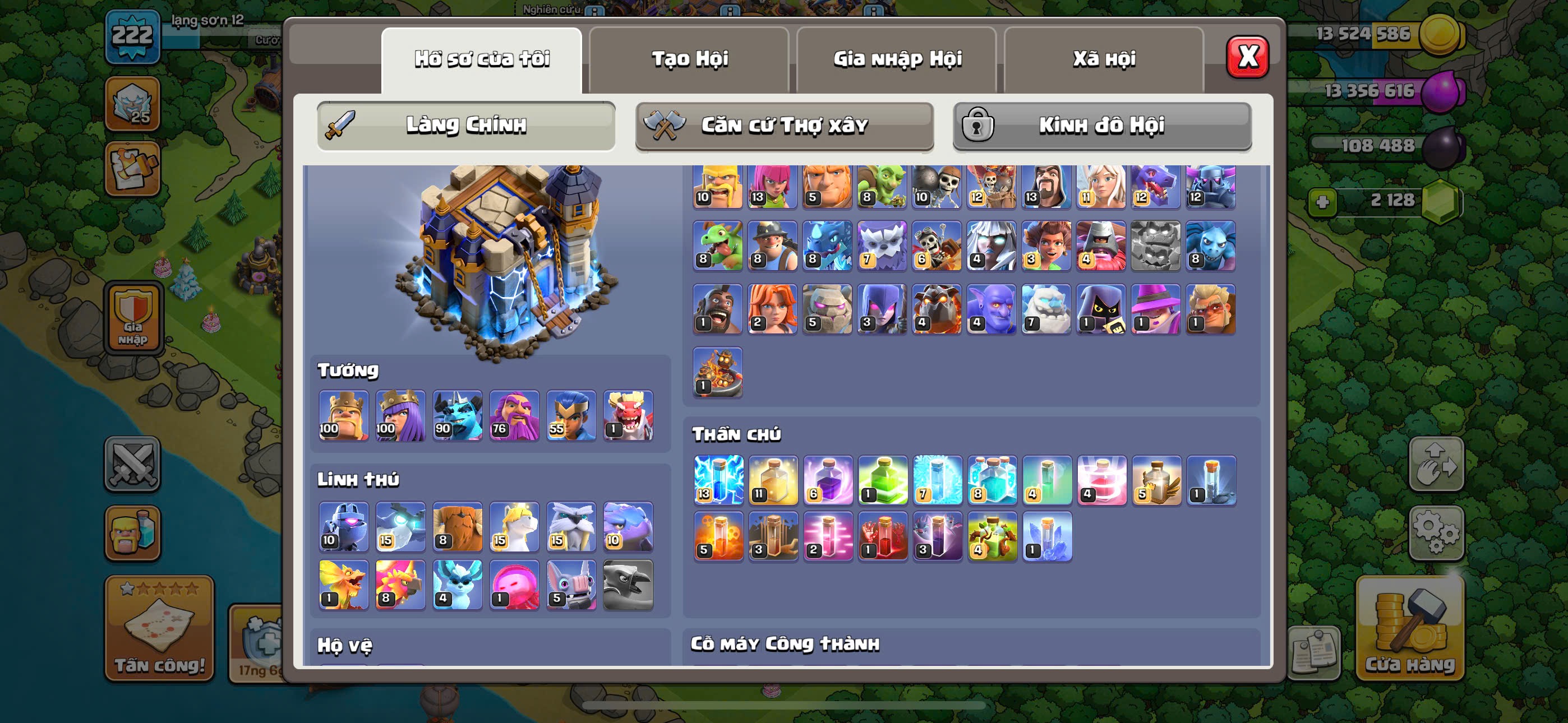Switch to the Tạo Hội tab

click(689, 59)
